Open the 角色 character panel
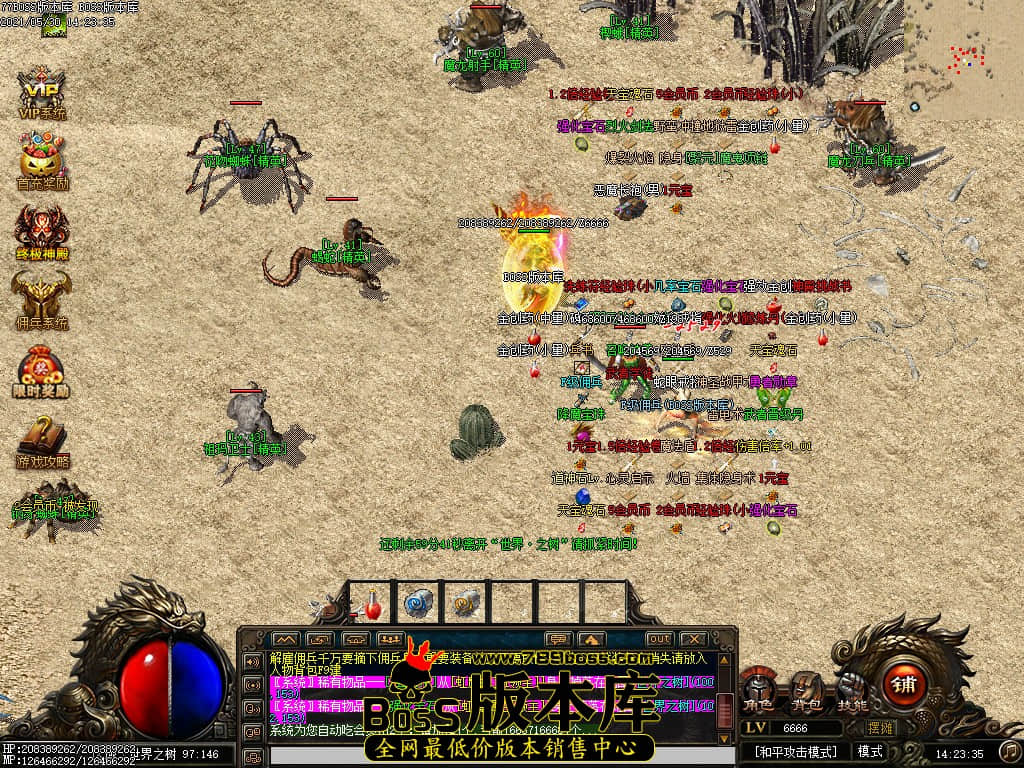The height and width of the screenshot is (768, 1024). [757, 688]
